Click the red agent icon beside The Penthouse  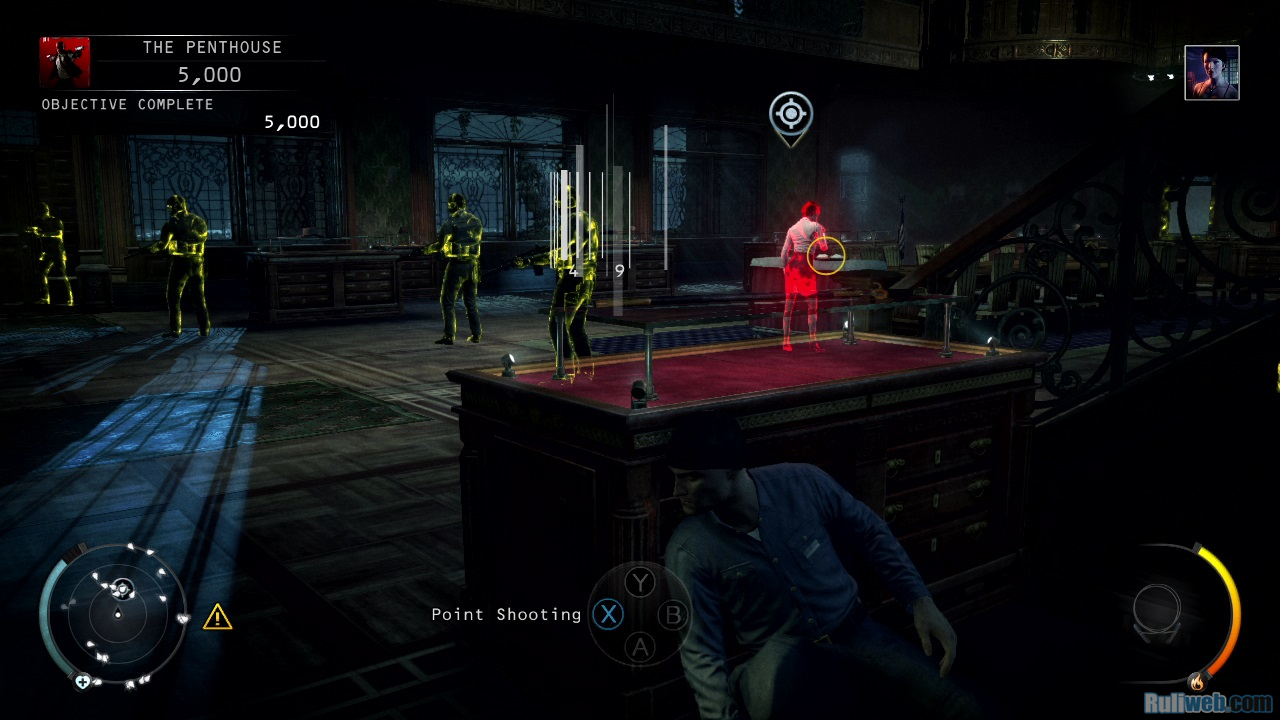point(65,63)
